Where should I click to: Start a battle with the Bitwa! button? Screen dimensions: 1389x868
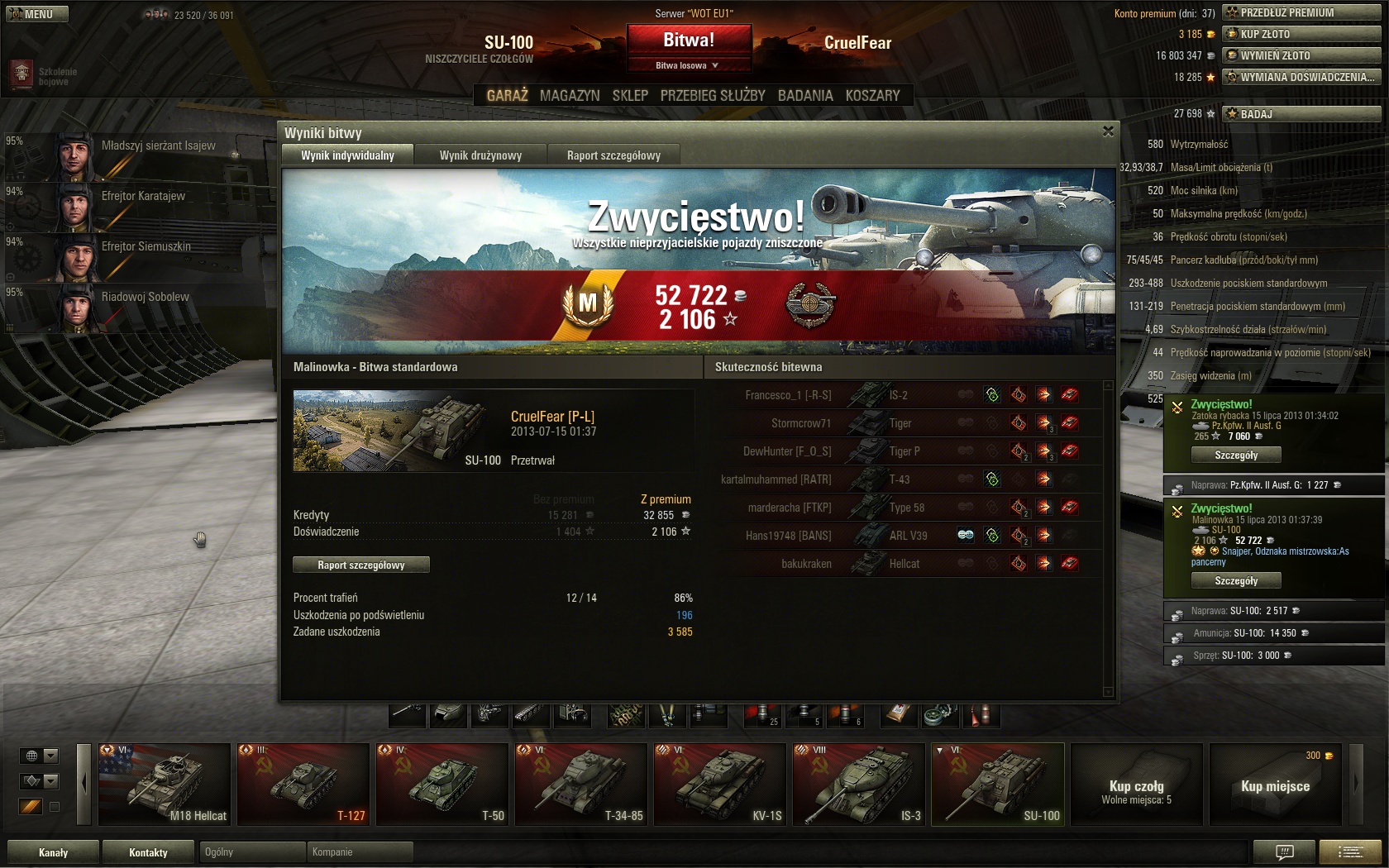pos(689,40)
